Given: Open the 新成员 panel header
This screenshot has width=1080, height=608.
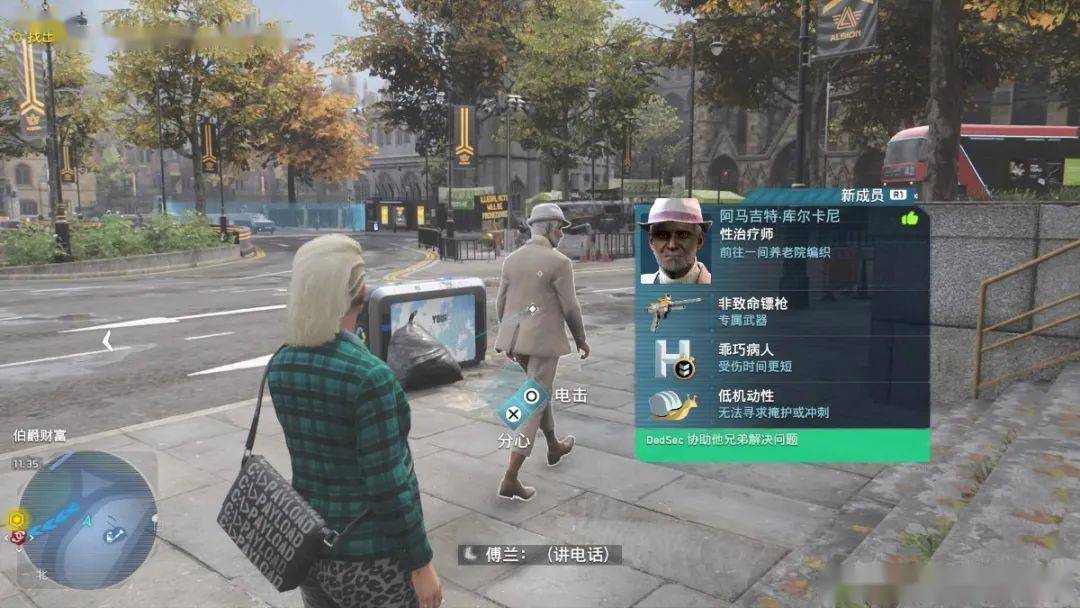Looking at the screenshot, I should coord(871,195).
